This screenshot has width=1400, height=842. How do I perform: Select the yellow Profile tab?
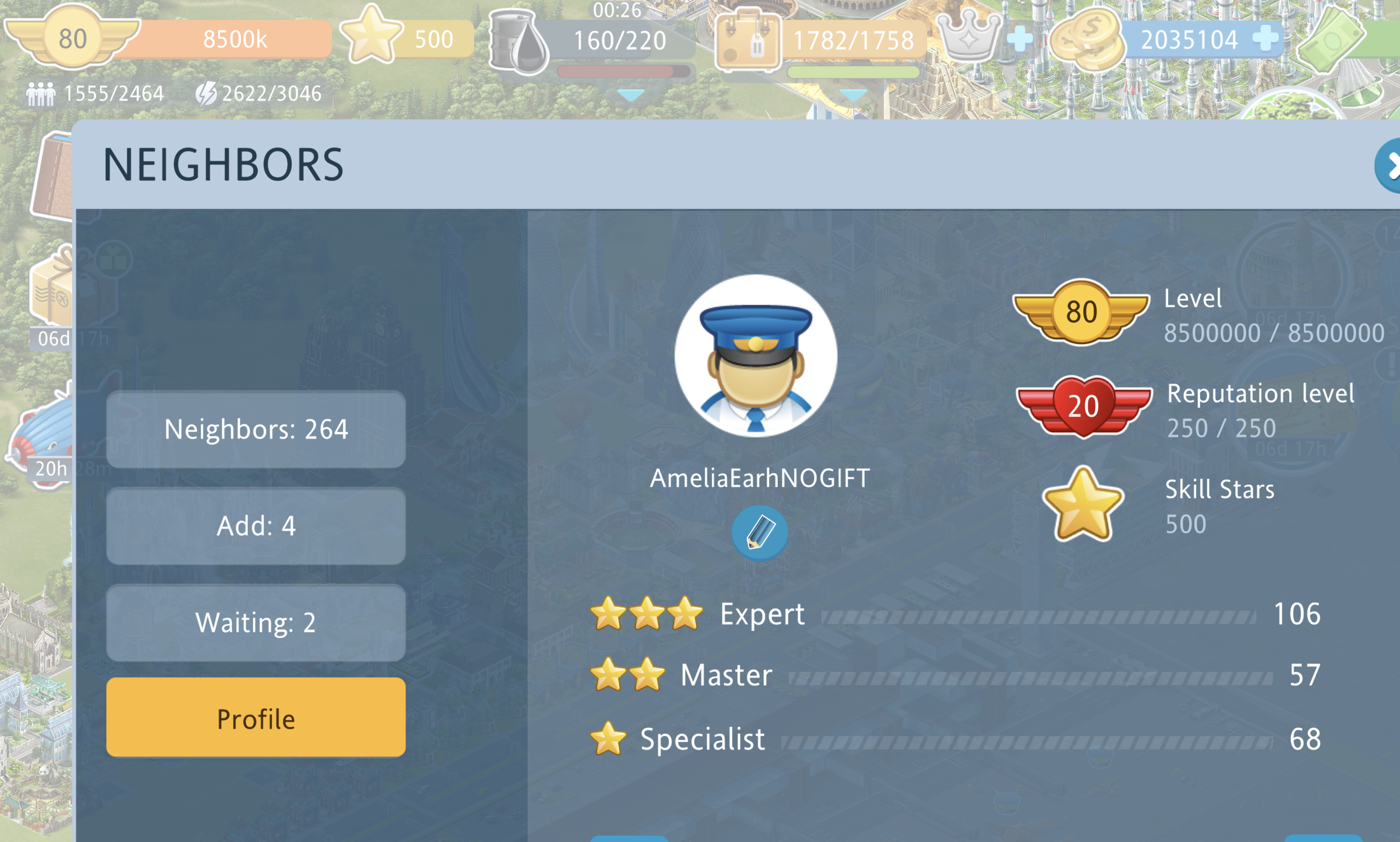256,718
